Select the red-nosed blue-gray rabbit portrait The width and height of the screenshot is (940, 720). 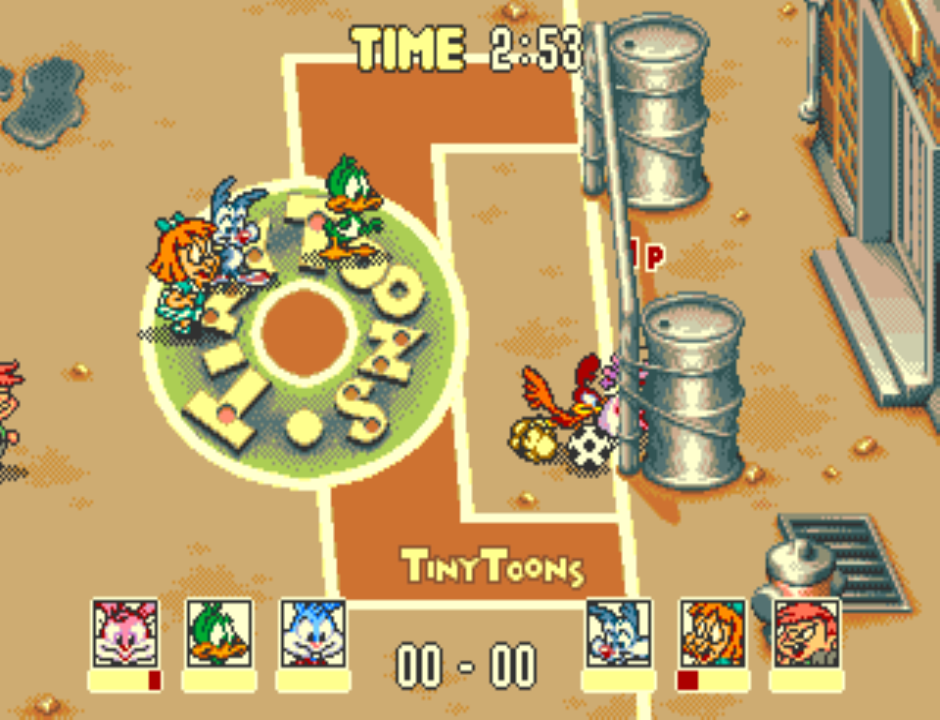point(619,633)
